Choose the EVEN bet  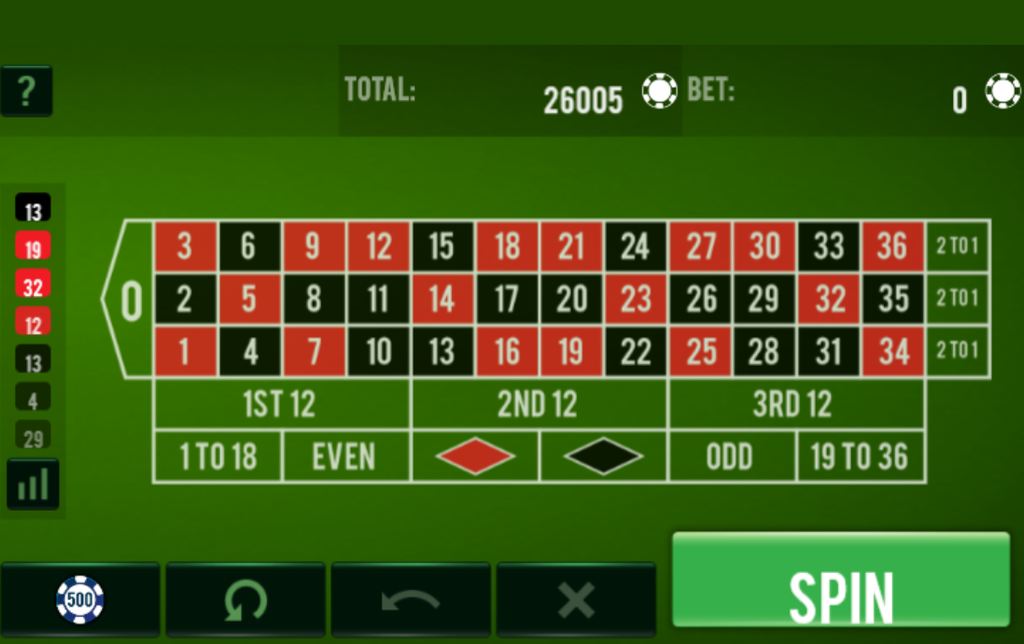pos(345,457)
